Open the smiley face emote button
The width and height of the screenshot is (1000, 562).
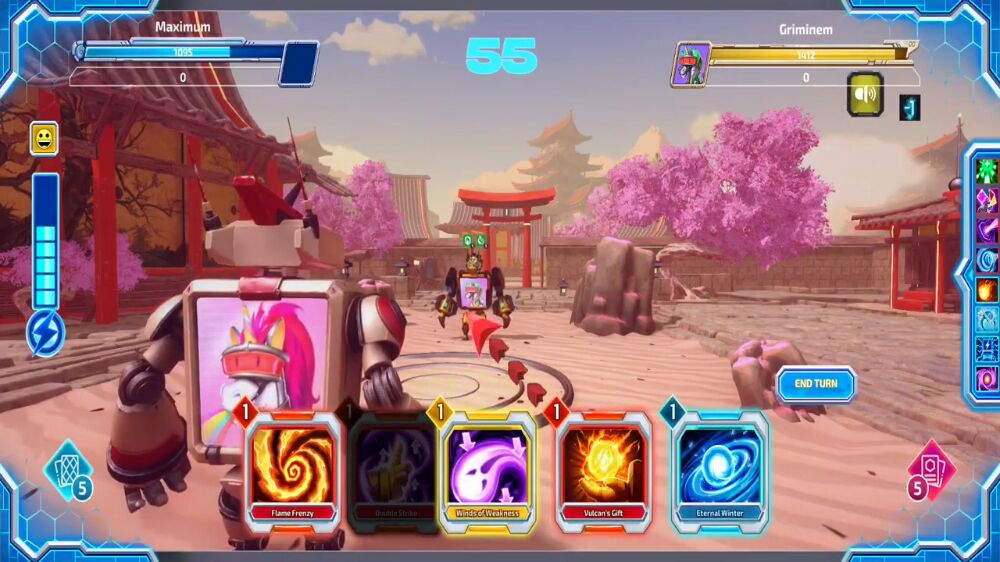coord(44,138)
